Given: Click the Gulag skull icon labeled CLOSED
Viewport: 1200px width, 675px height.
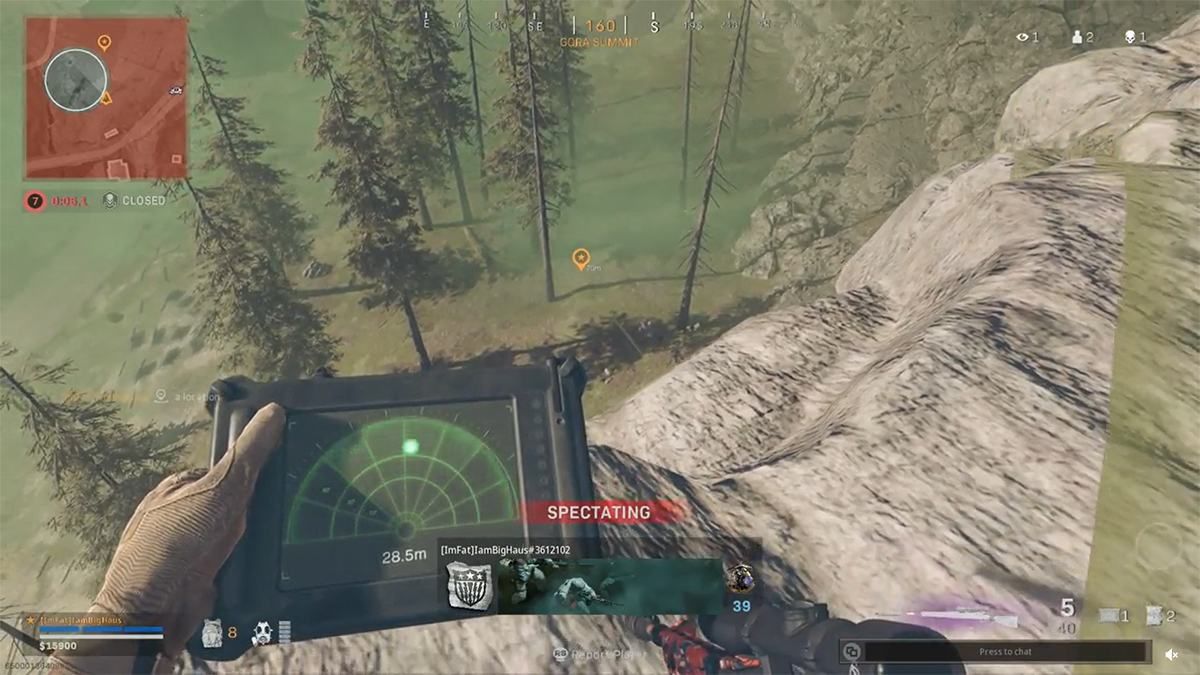Looking at the screenshot, I should tap(110, 200).
